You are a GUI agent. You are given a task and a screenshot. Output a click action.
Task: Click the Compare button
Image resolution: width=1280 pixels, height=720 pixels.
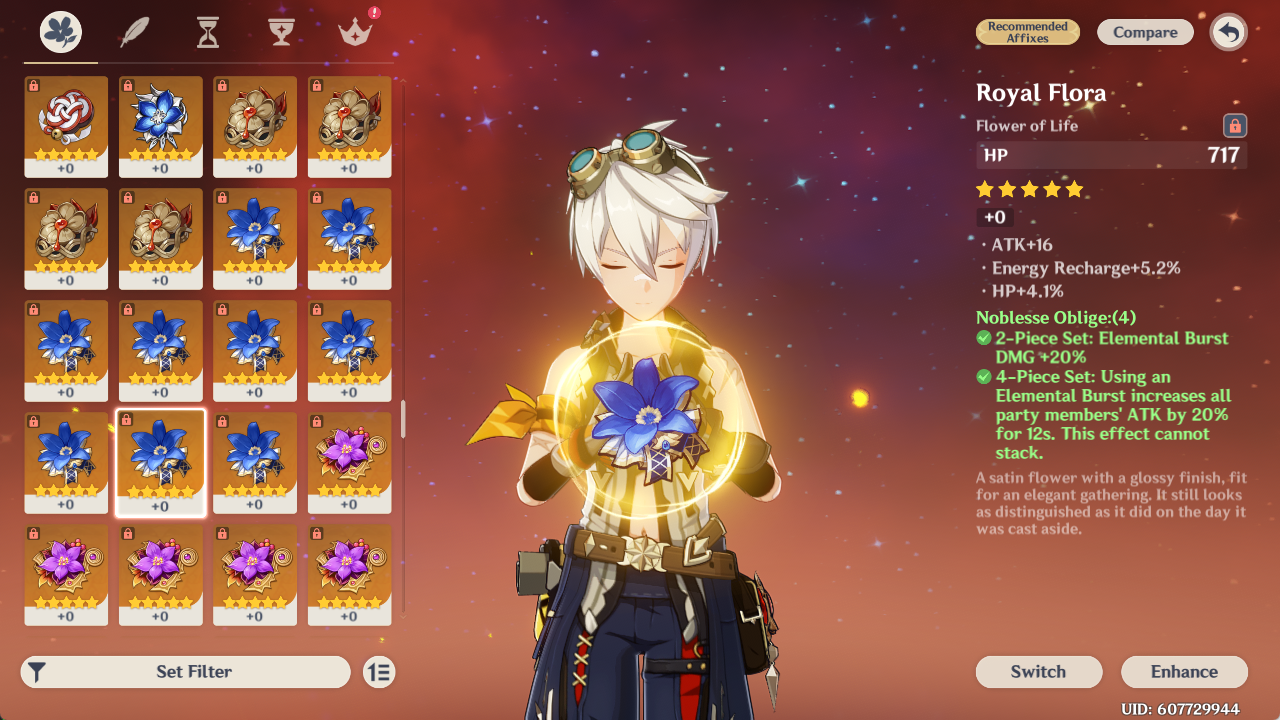pyautogui.click(x=1145, y=32)
